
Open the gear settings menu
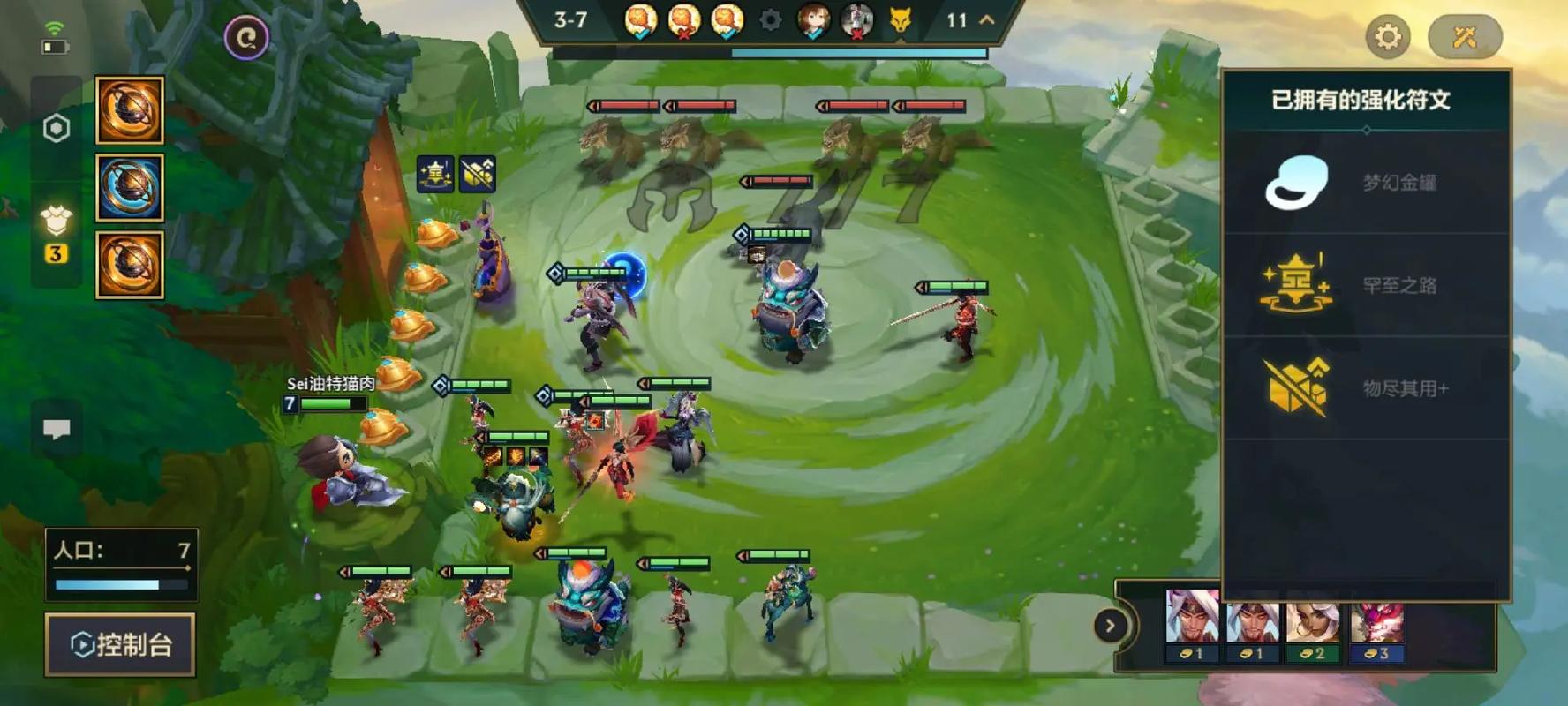(1387, 37)
